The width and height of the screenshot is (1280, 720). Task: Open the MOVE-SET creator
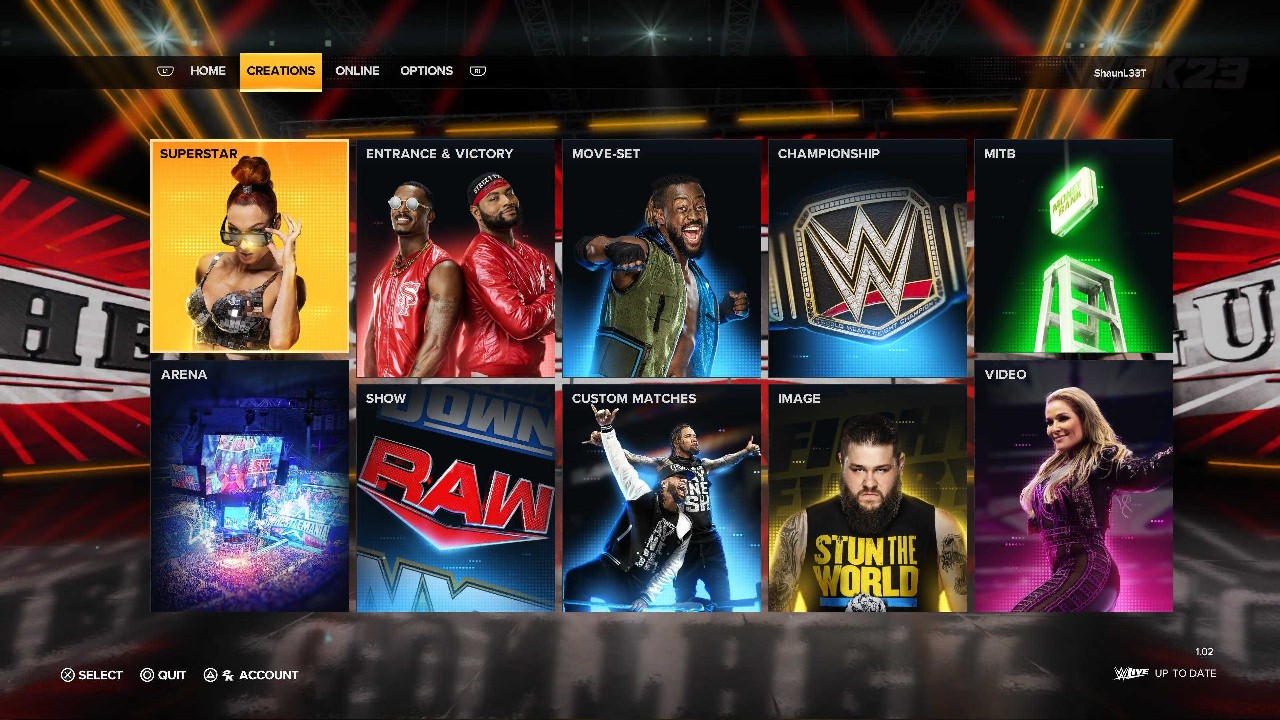(661, 257)
